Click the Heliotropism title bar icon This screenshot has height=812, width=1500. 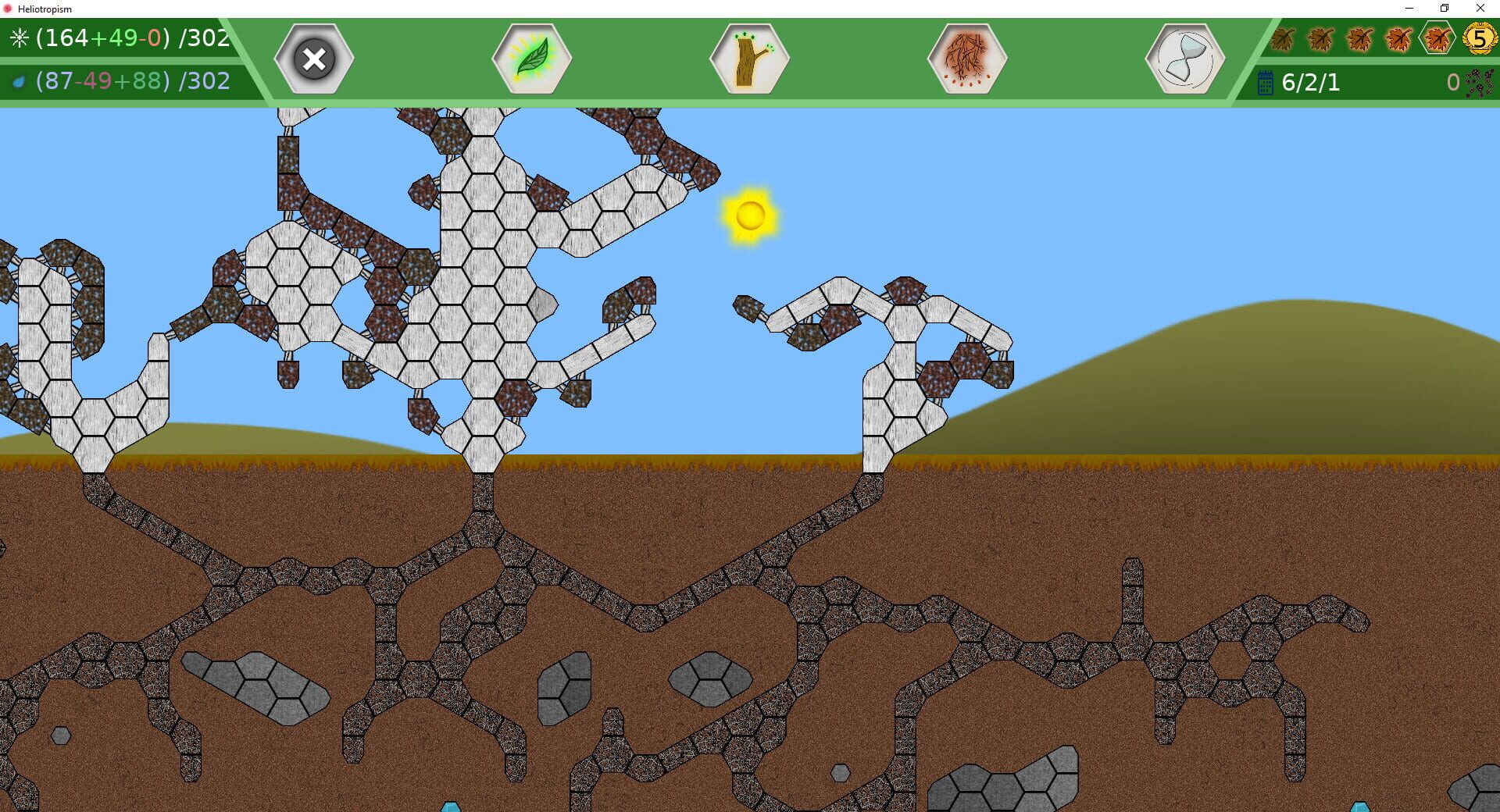tap(8, 9)
